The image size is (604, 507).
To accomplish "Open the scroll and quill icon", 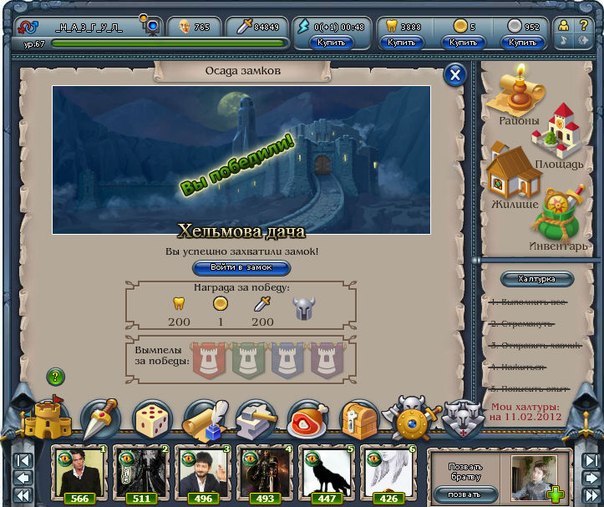I will [205, 418].
